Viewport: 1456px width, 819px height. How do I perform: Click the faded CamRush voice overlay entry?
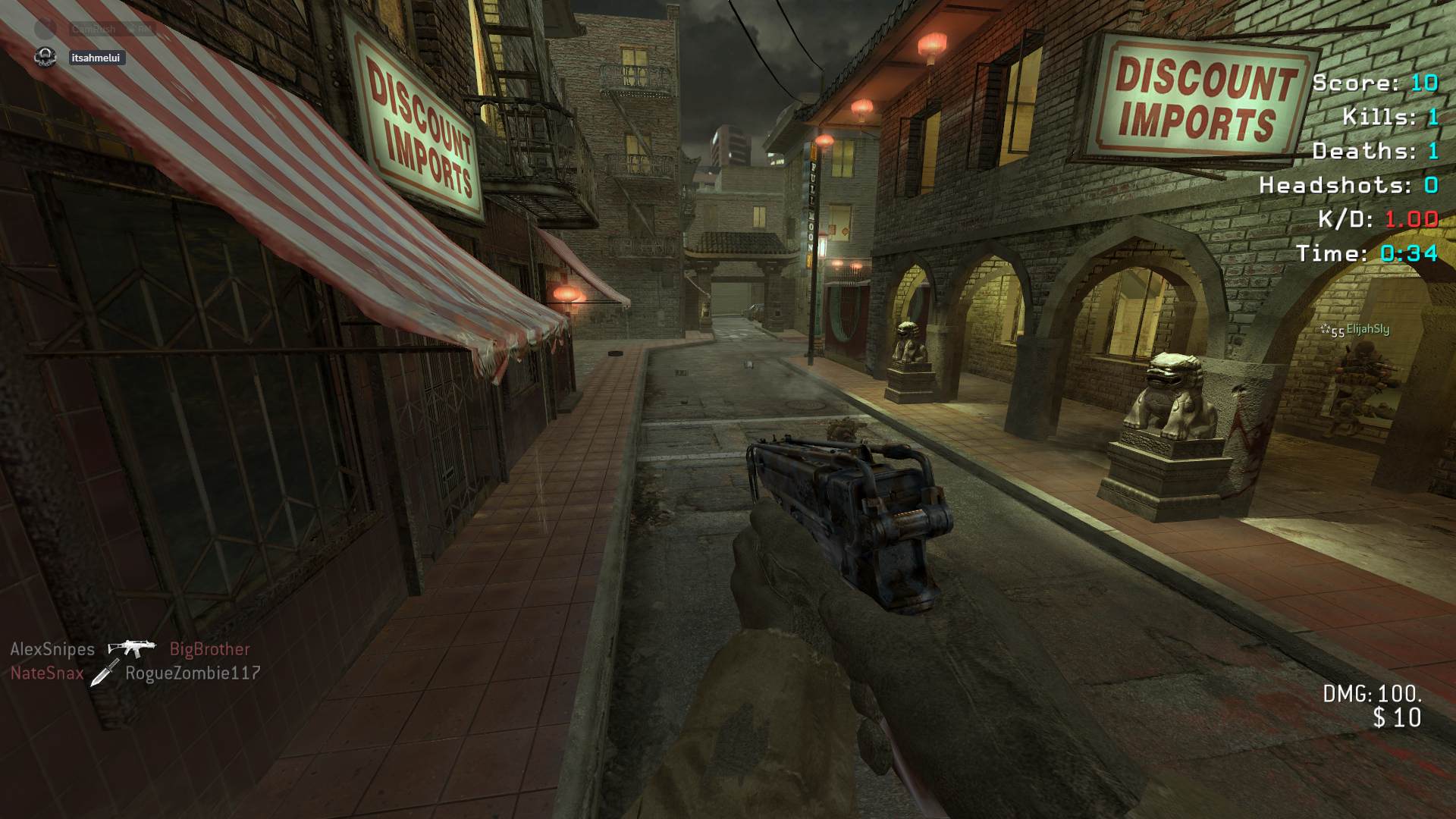pyautogui.click(x=94, y=29)
